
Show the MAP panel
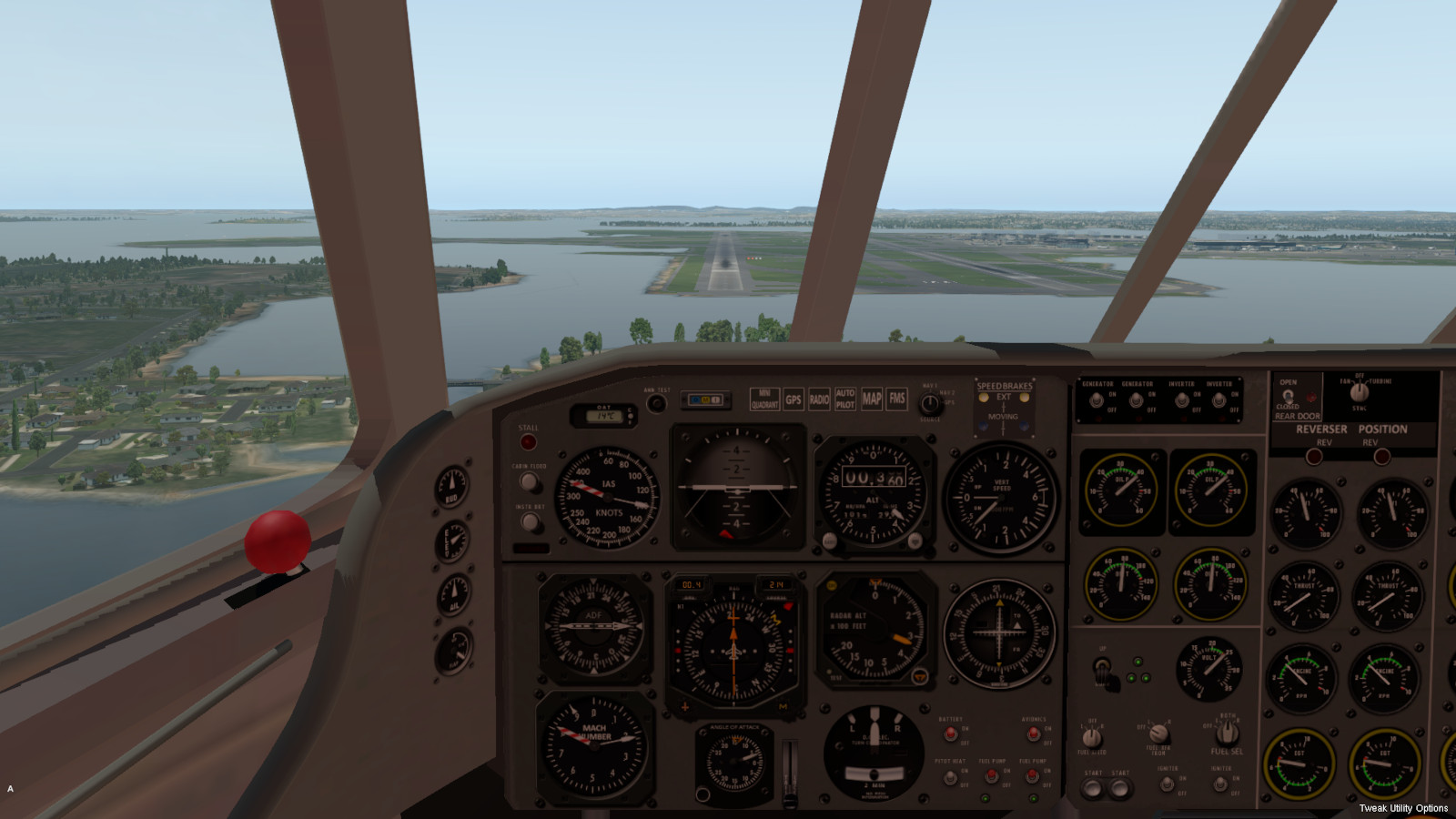click(x=872, y=399)
